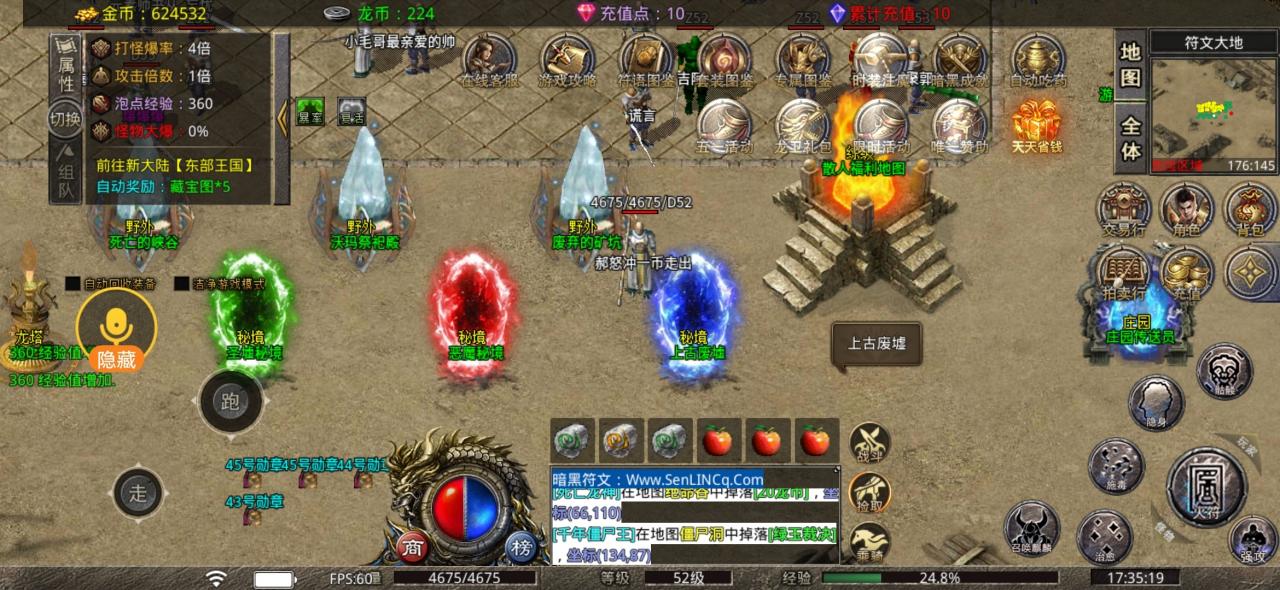The image size is (1280, 590).
Task: Use the 治愈 healing skill
Action: pos(1104,536)
